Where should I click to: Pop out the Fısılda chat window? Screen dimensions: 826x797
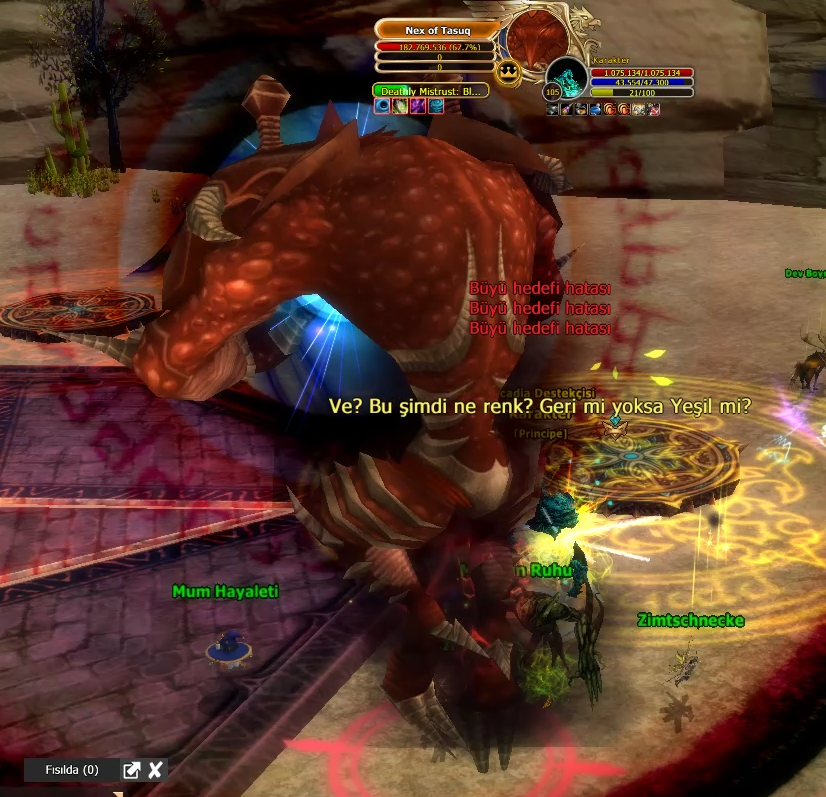(131, 770)
